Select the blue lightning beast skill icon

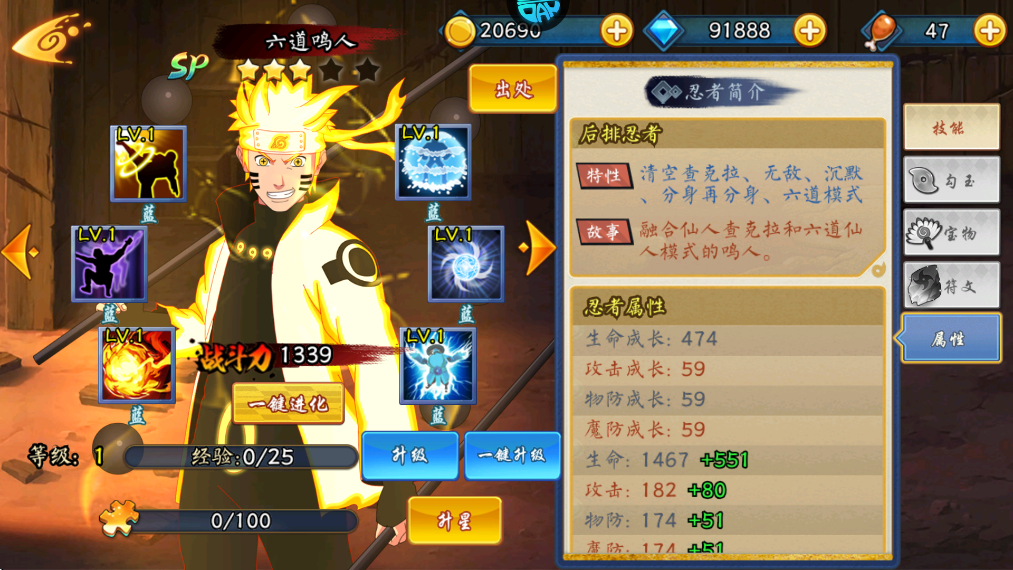pyautogui.click(x=437, y=364)
